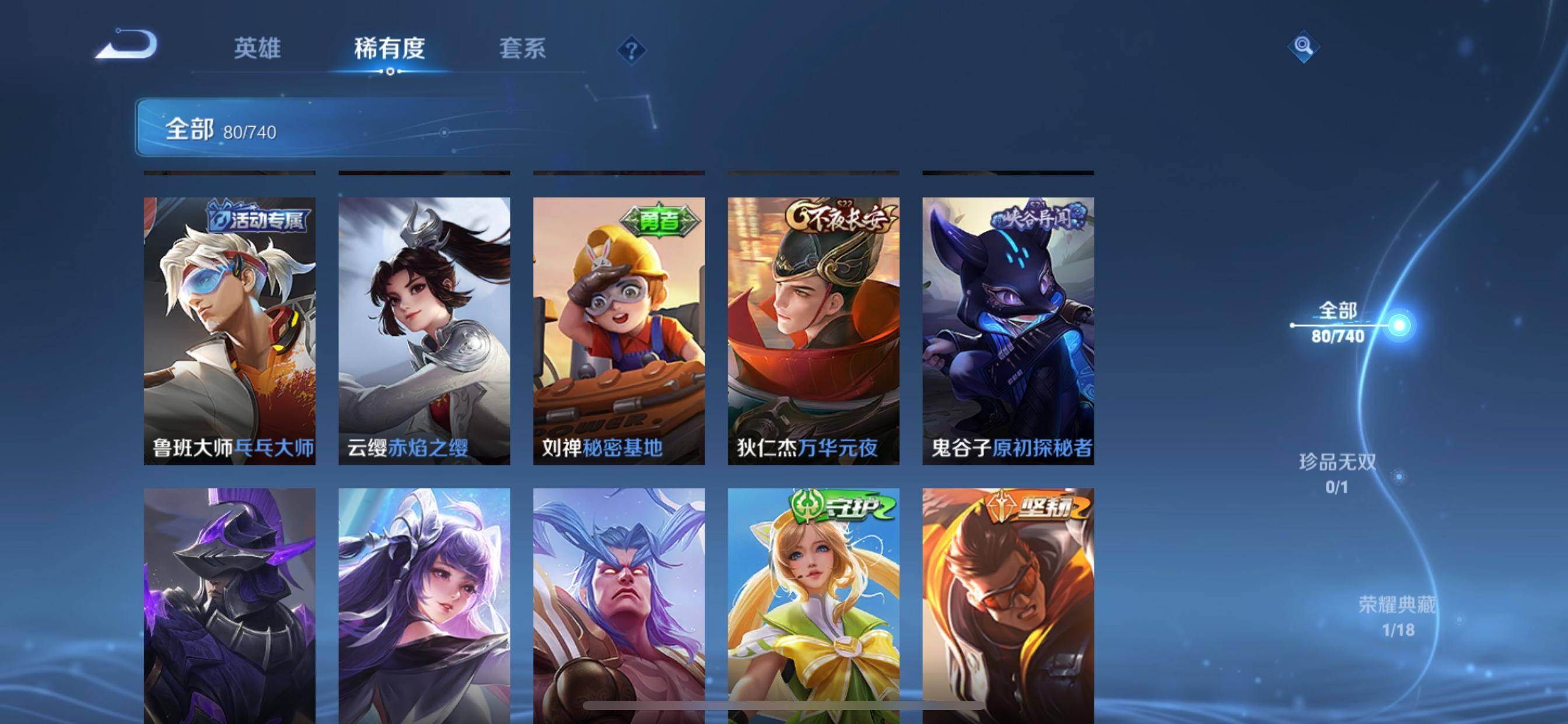Choose the 鲁班大师 乒乓大师 skin card
The image size is (1568, 724).
click(x=229, y=331)
